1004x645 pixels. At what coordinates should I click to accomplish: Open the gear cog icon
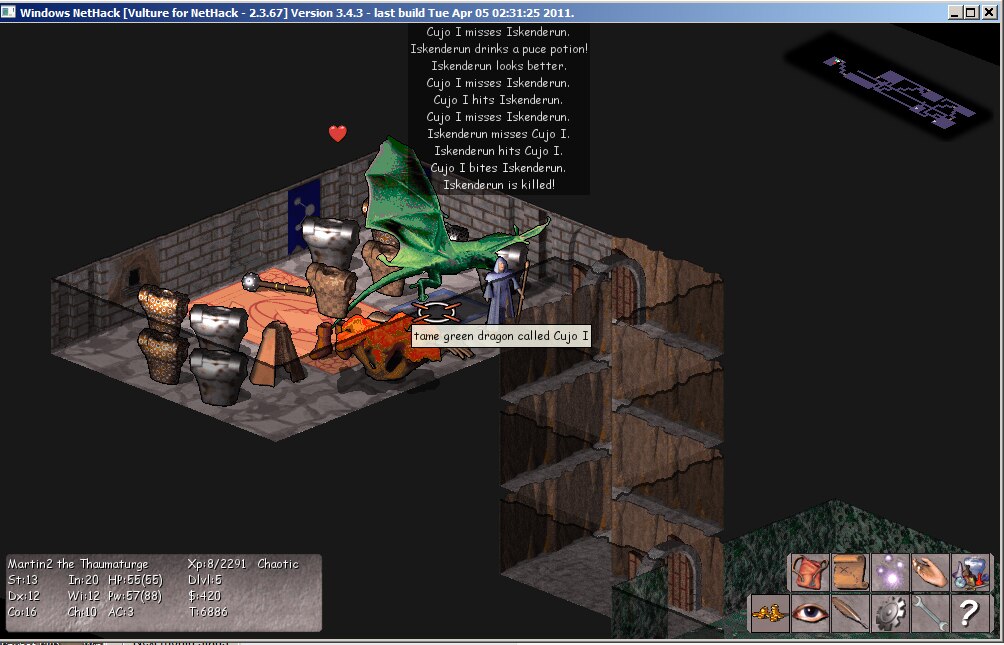(890, 613)
